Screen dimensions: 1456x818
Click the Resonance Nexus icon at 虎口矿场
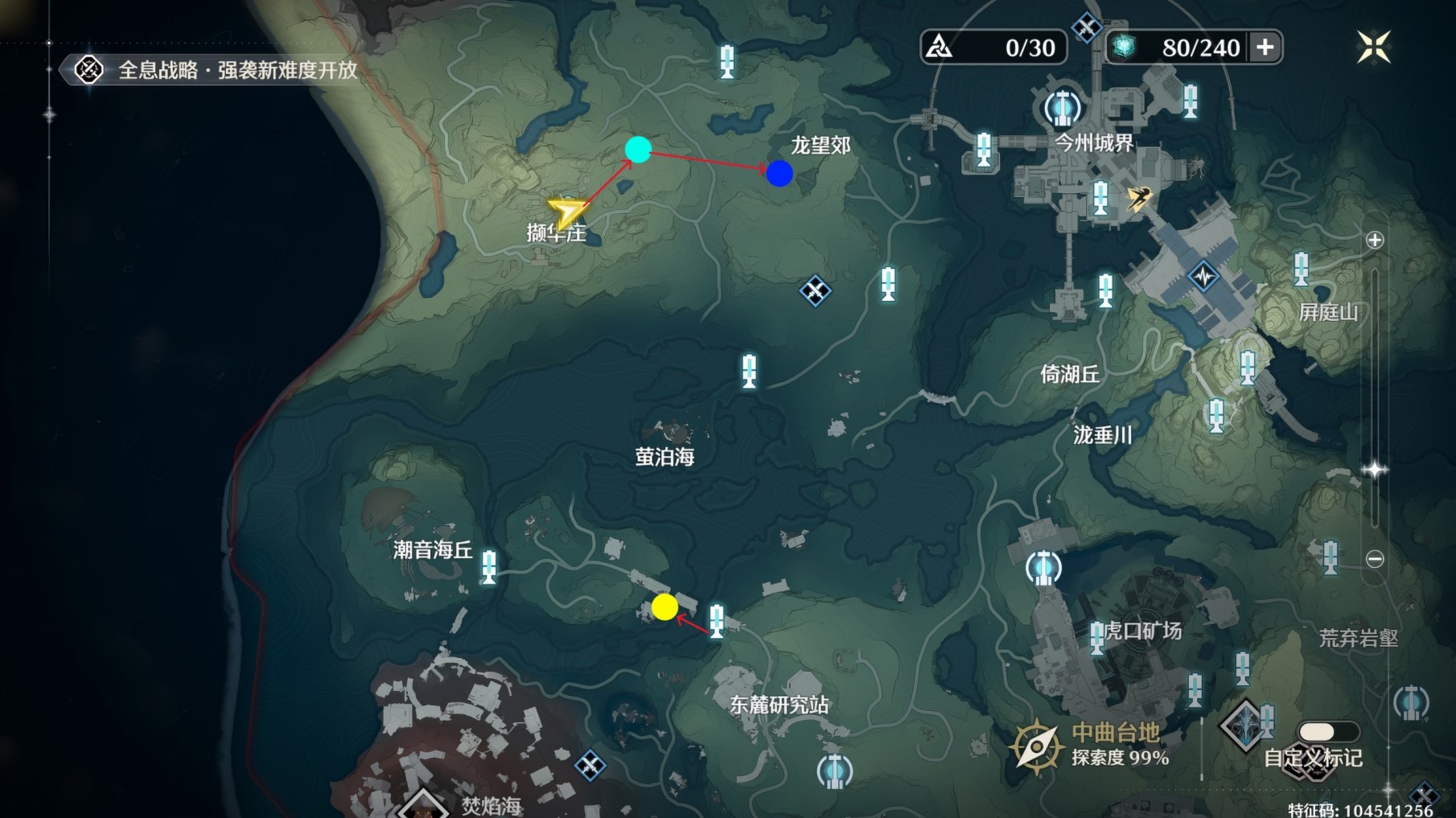[1043, 567]
